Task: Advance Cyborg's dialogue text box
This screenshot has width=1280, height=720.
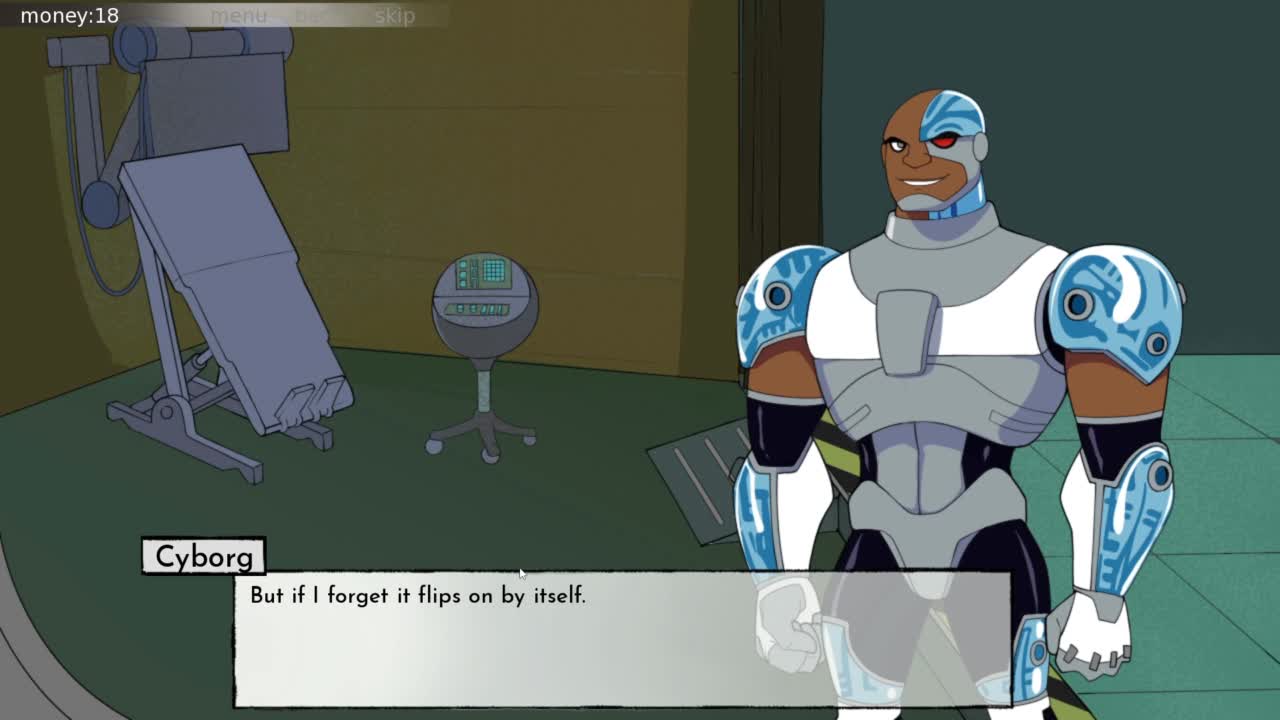Action: [620, 640]
